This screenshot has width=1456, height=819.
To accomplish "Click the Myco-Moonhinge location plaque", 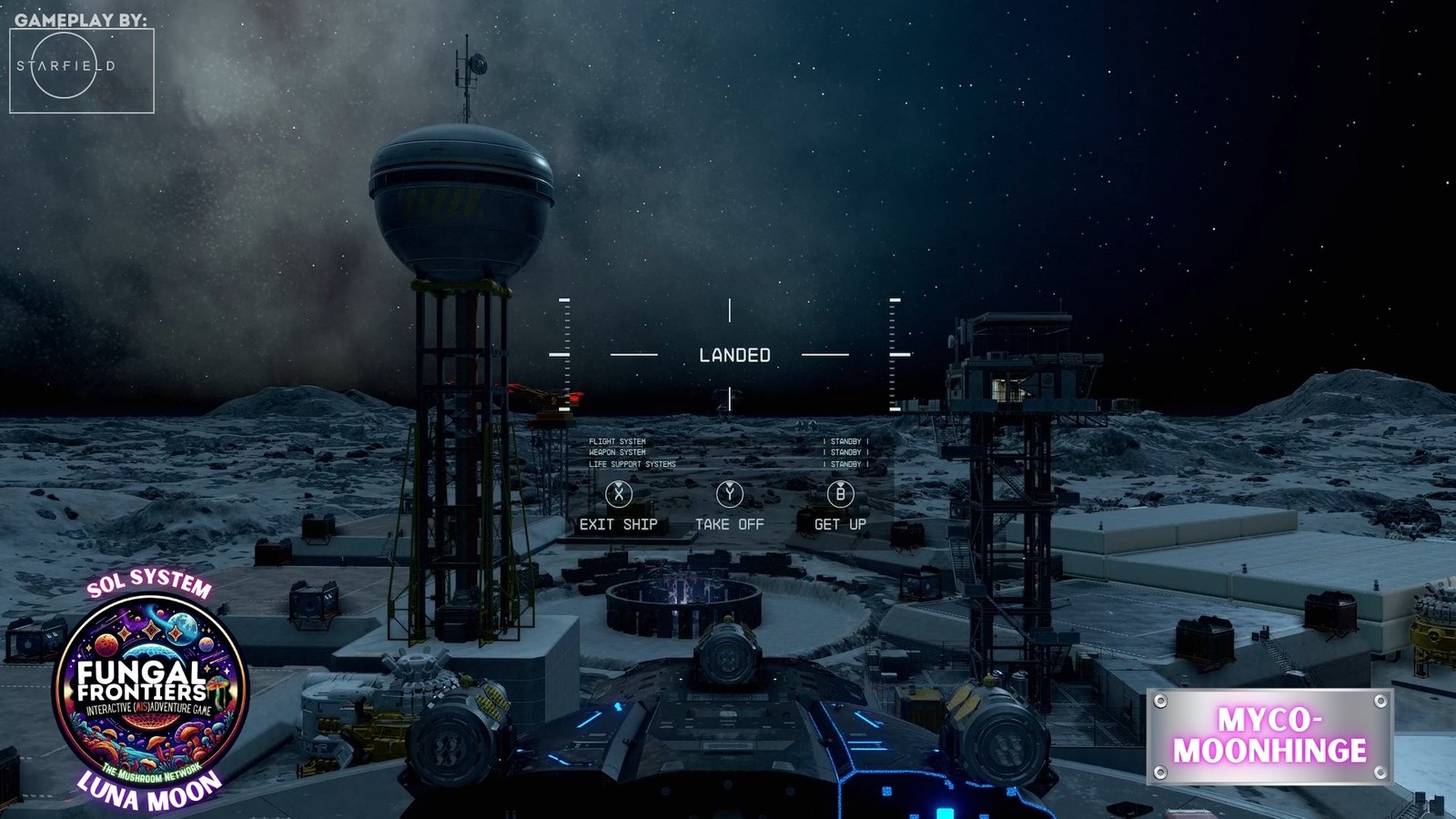I will coord(1269,736).
